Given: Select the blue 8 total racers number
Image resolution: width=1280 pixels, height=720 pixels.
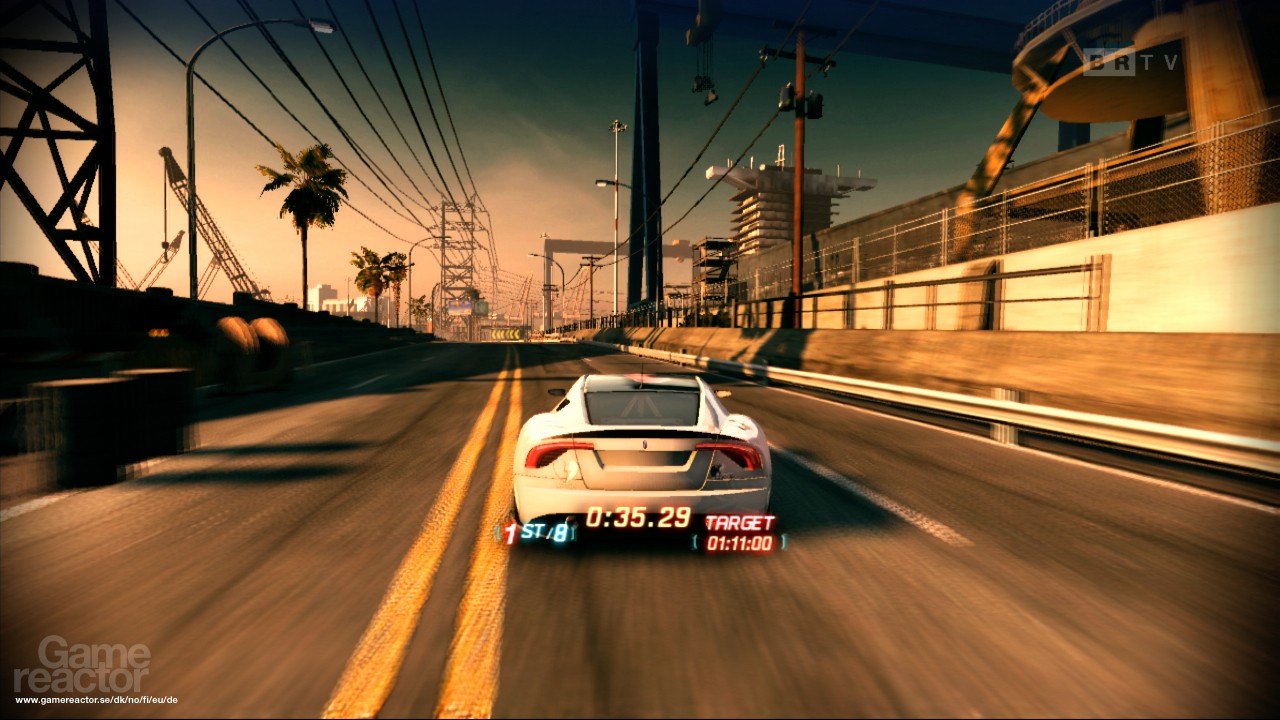Looking at the screenshot, I should pyautogui.click(x=560, y=532).
